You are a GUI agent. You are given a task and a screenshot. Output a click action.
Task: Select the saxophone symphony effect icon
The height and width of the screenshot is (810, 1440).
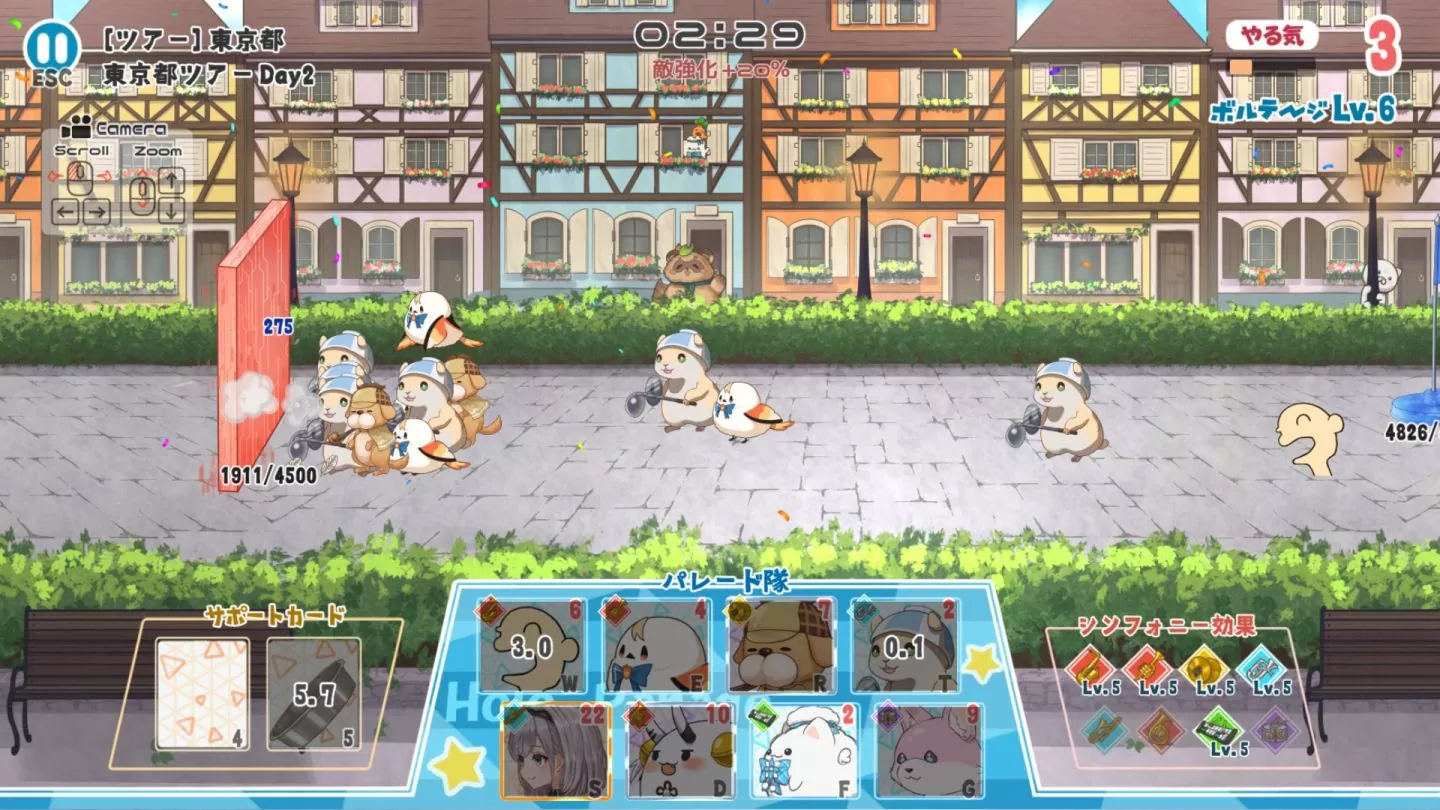click(1092, 665)
